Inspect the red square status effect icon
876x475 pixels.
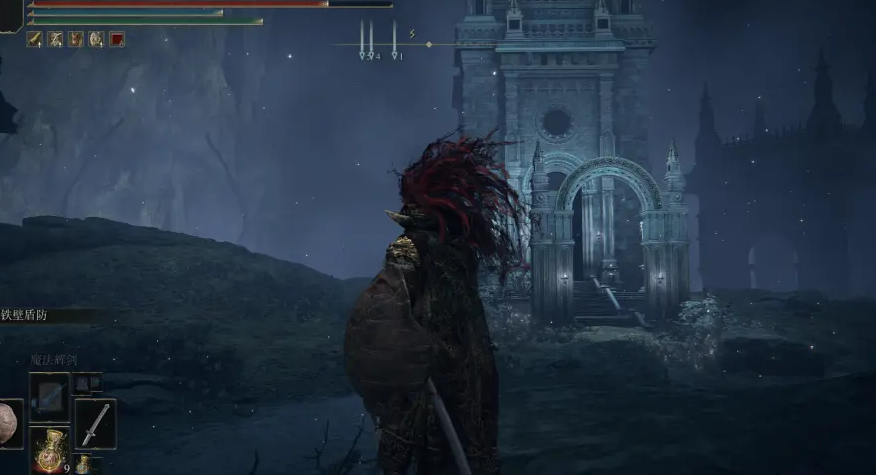click(117, 40)
